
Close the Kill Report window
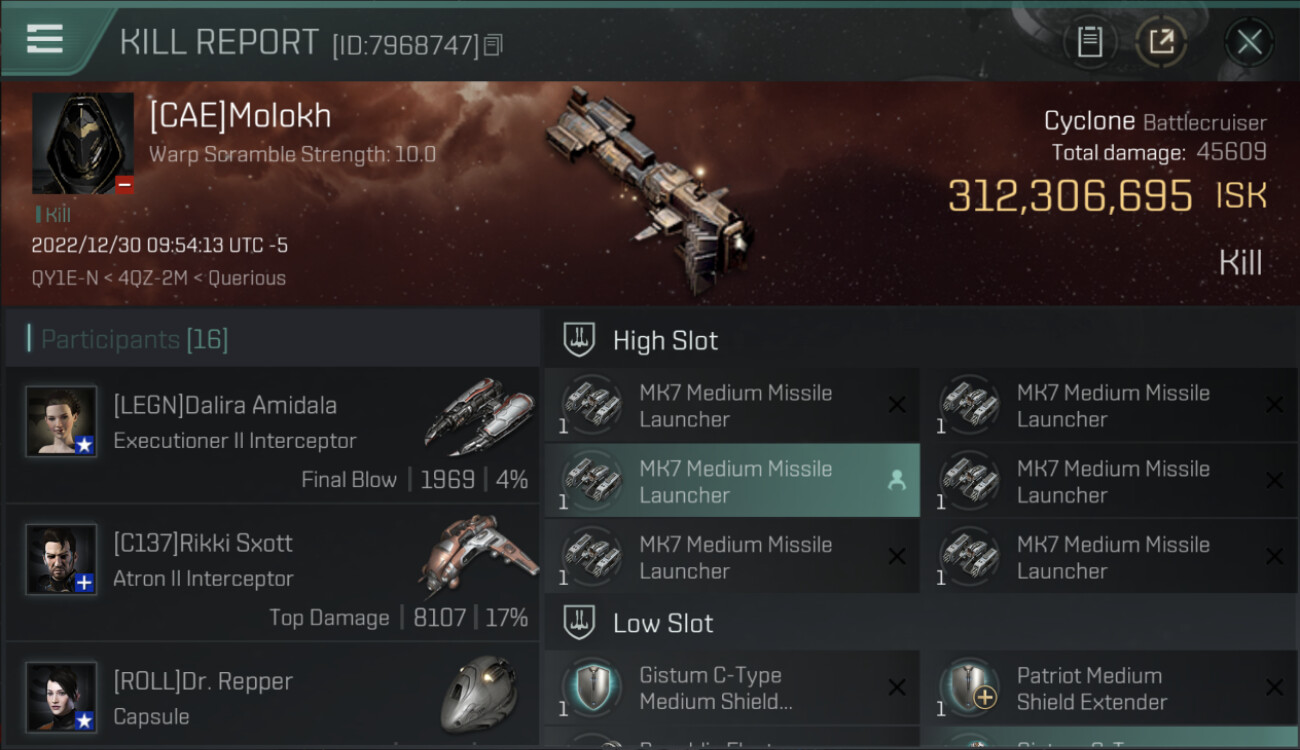click(1249, 42)
